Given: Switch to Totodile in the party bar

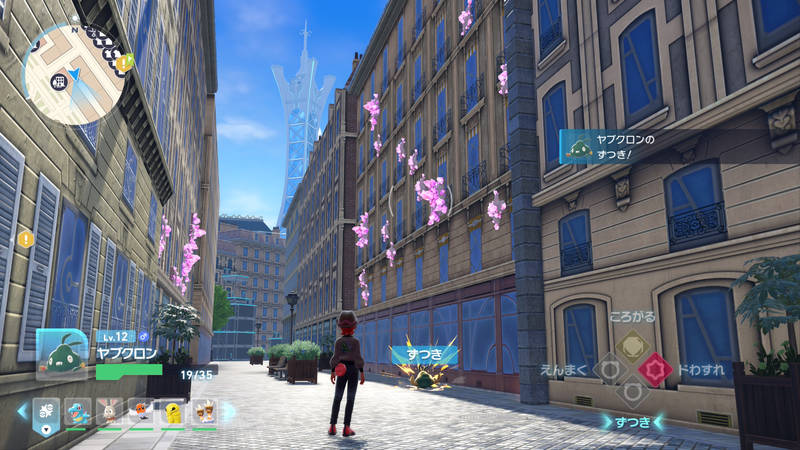Looking at the screenshot, I should pos(78,411).
